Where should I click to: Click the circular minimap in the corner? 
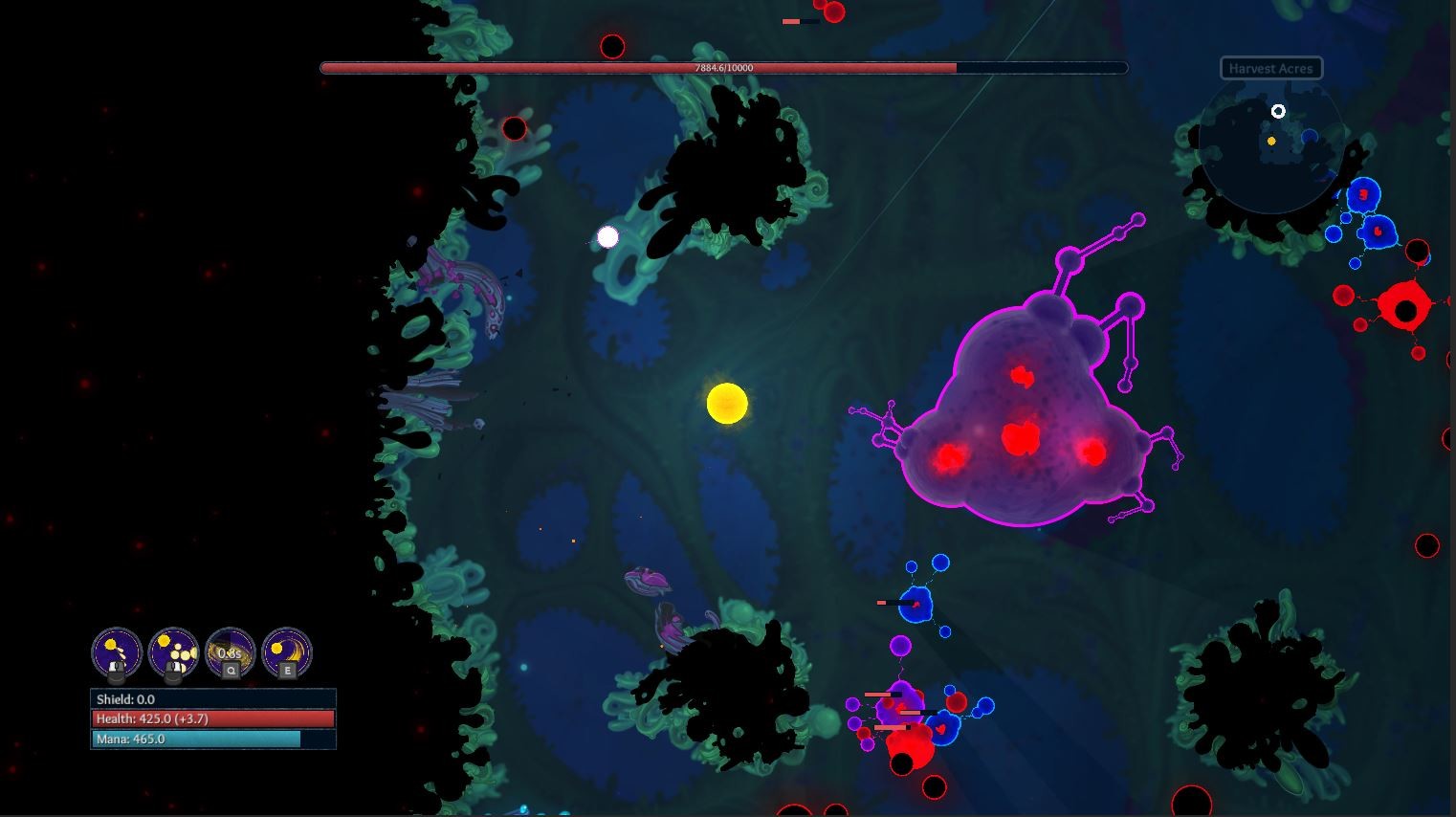coord(1272,148)
